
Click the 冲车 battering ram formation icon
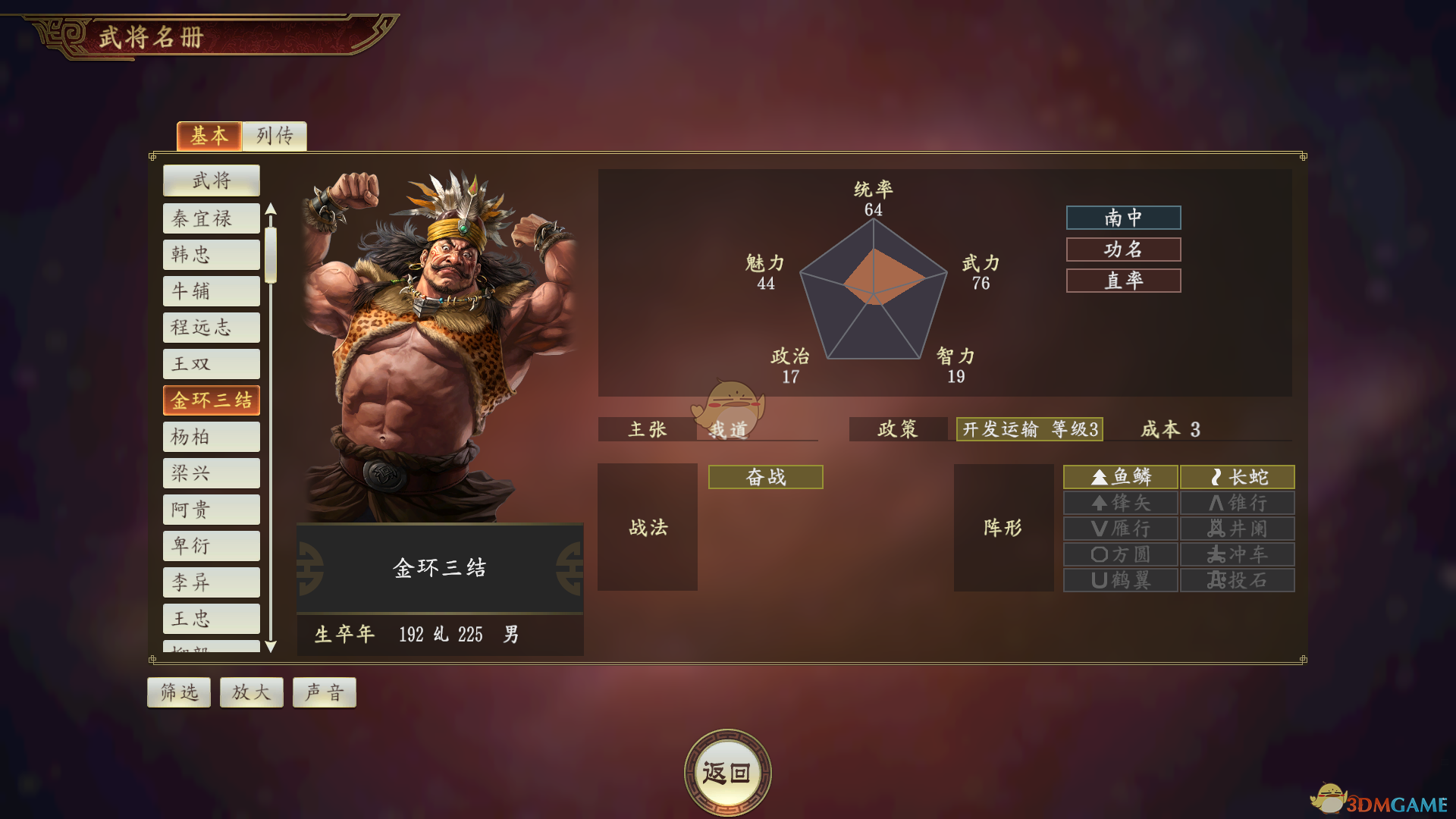(1237, 554)
